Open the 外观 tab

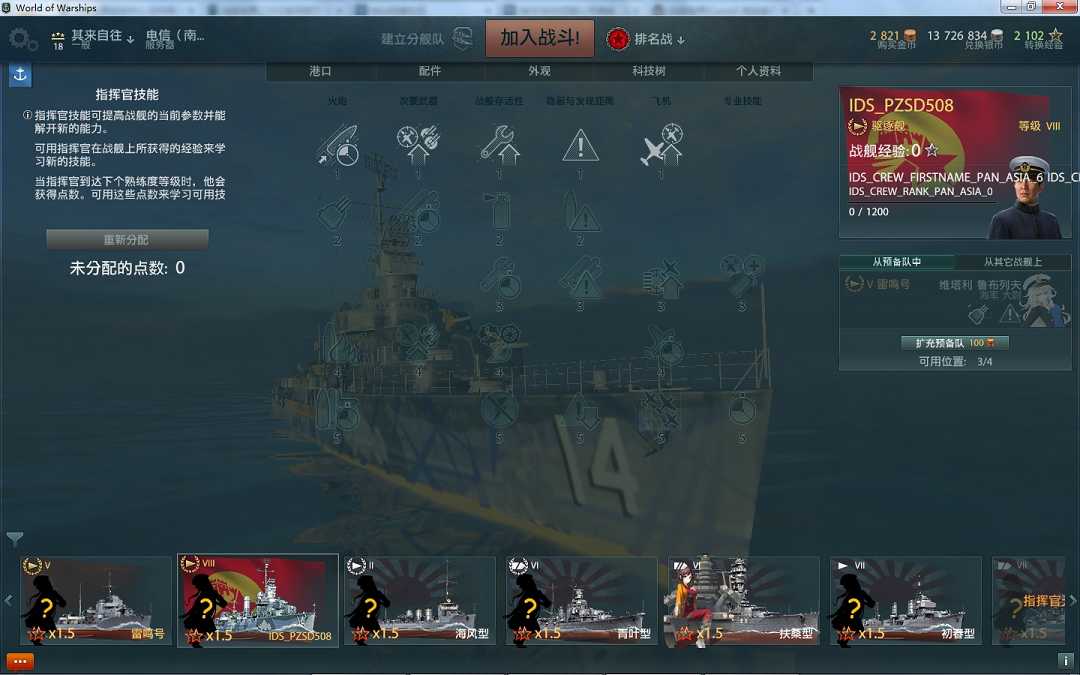(x=539, y=71)
